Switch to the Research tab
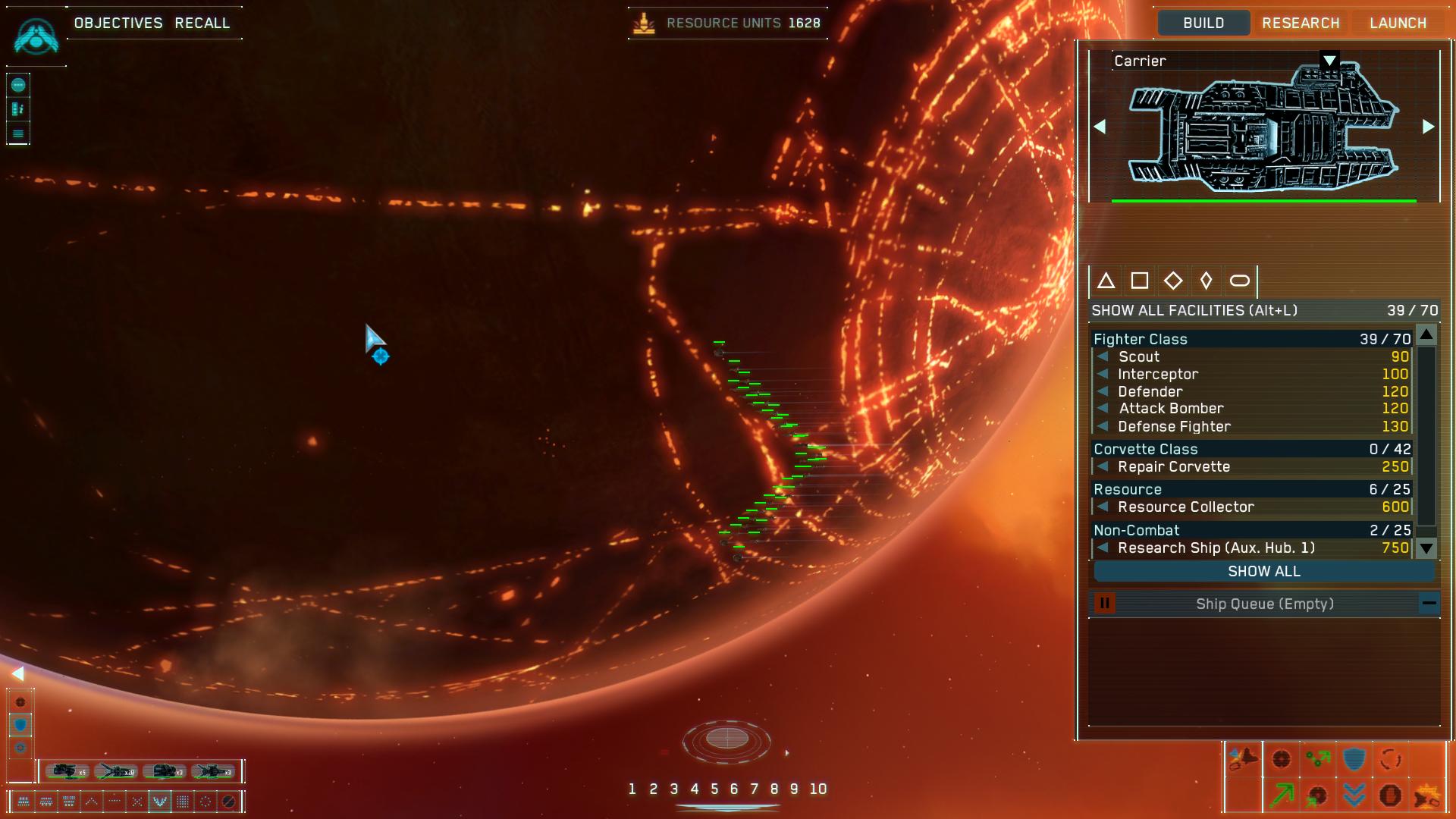This screenshot has height=819, width=1456. 1301,23
